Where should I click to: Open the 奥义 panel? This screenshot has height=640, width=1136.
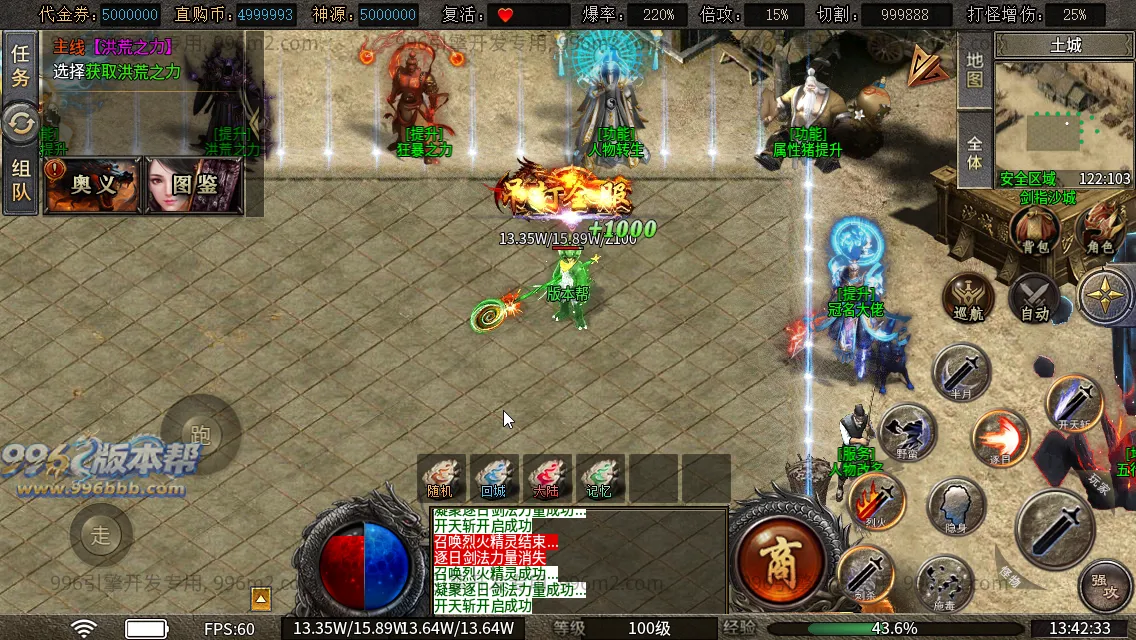tap(92, 185)
